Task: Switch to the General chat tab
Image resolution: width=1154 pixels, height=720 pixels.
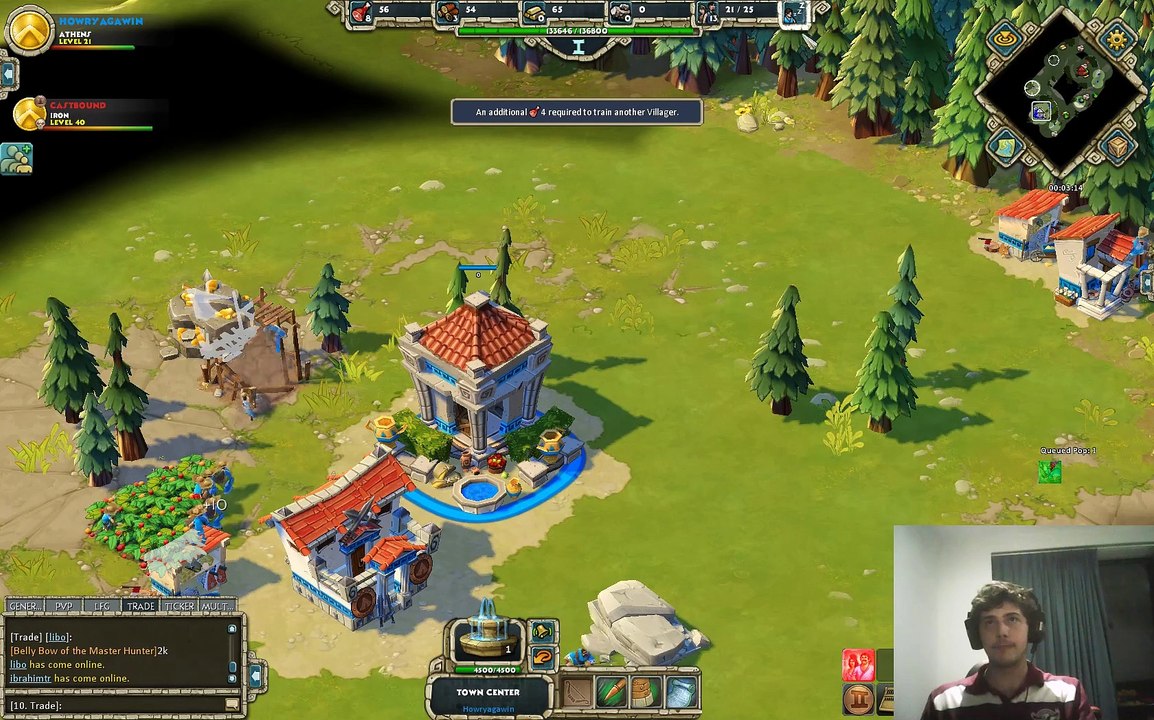Action: pyautogui.click(x=24, y=606)
